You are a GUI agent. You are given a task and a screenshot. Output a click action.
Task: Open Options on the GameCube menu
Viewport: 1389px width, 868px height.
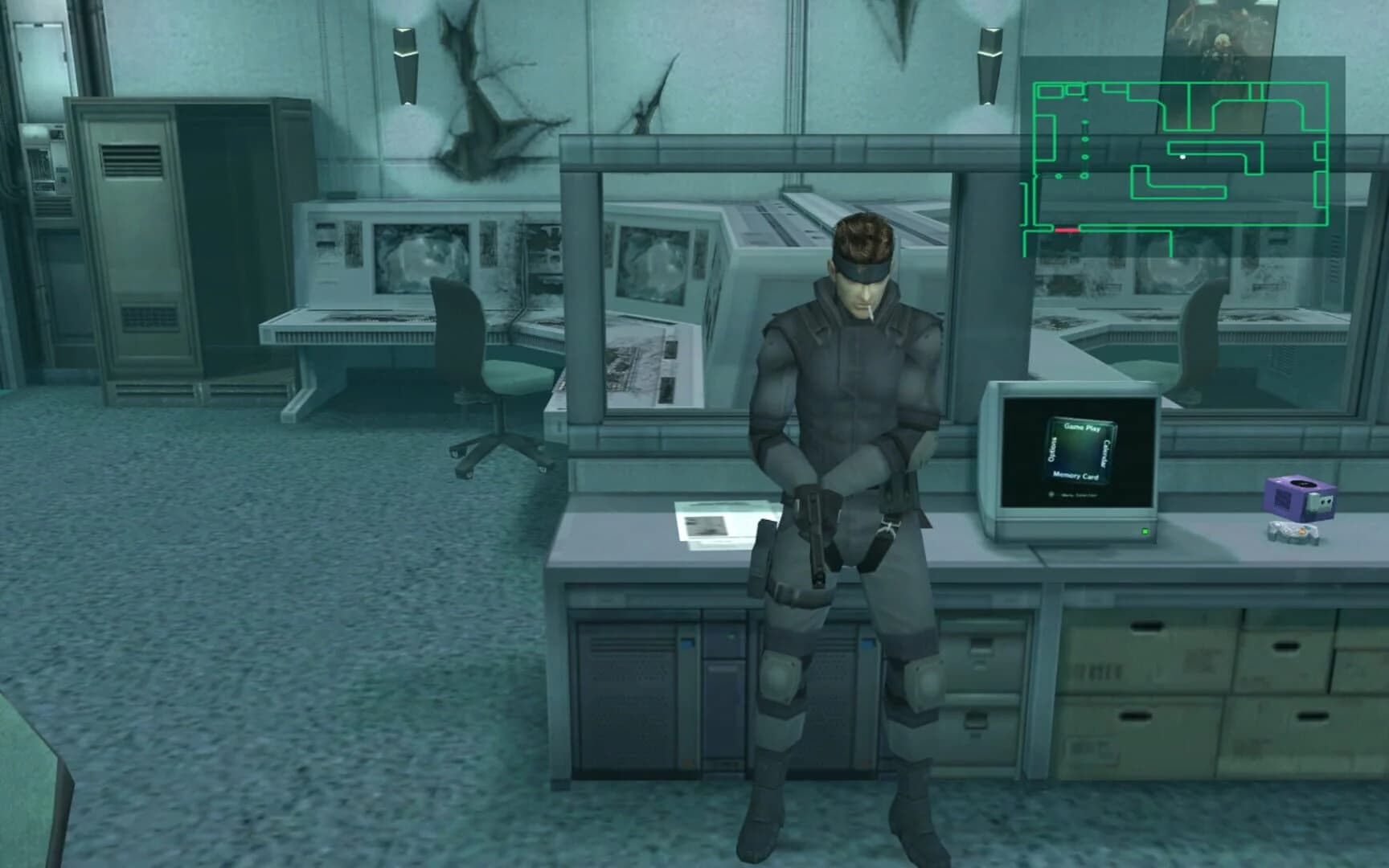tap(1053, 448)
